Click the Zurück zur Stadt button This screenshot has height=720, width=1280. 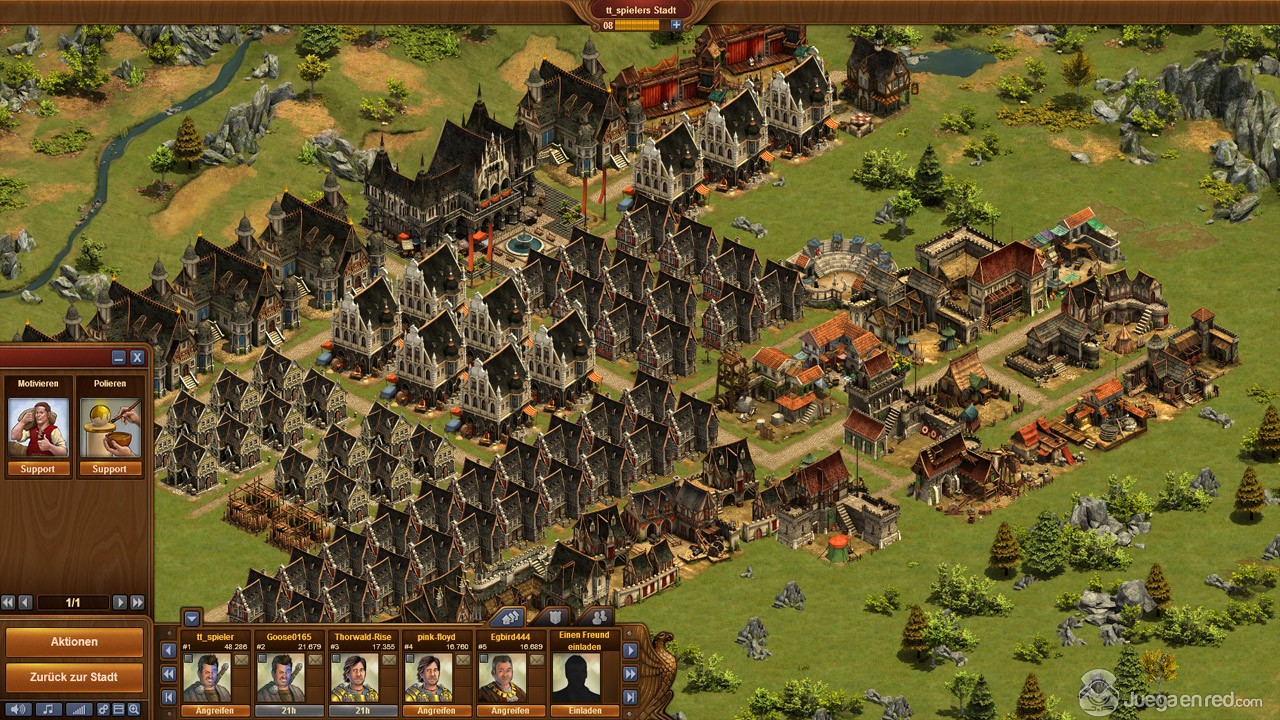pos(74,677)
